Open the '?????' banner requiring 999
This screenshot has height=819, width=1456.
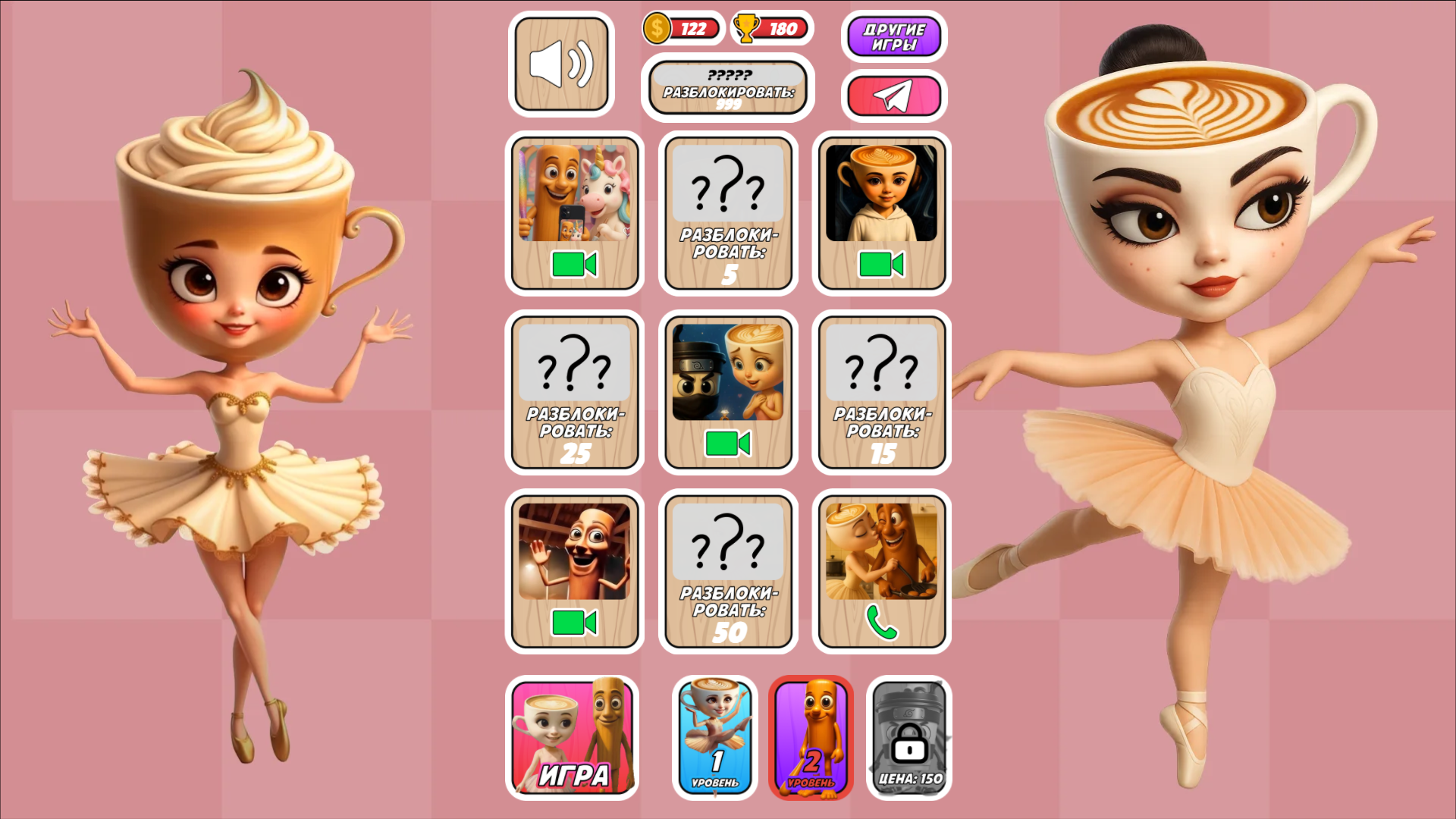click(728, 89)
